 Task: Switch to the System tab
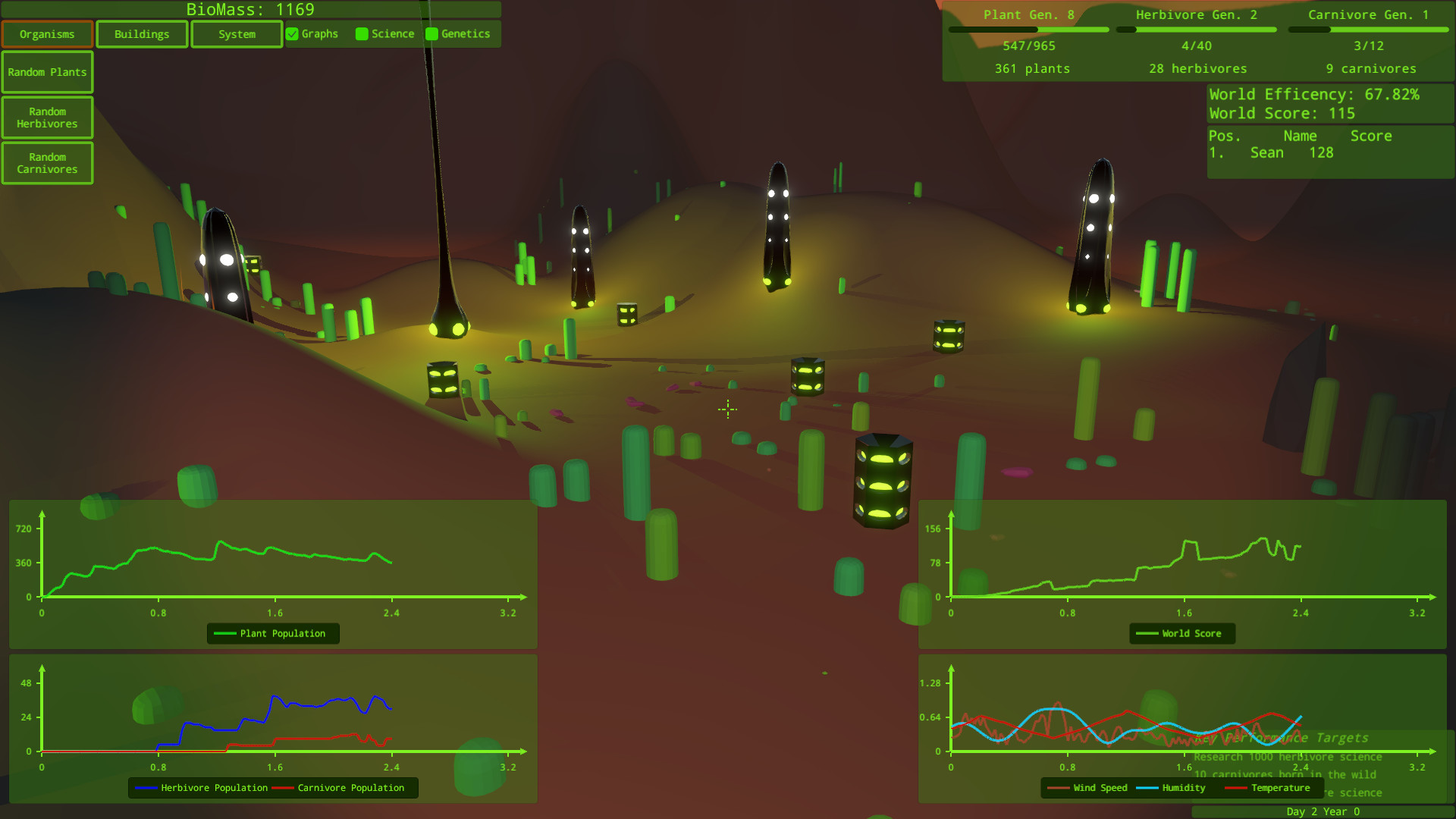236,33
